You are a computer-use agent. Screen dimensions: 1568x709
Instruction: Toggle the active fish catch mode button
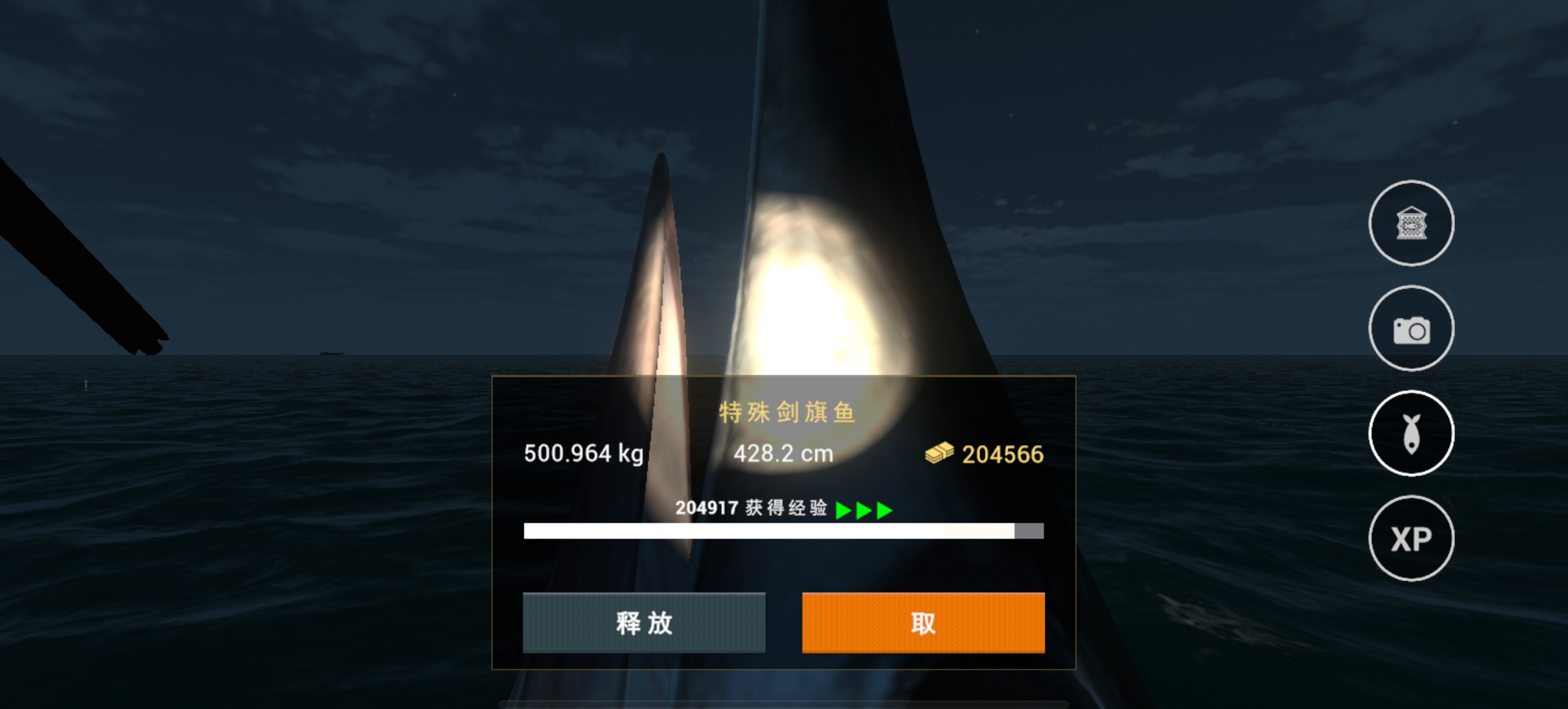(1411, 434)
